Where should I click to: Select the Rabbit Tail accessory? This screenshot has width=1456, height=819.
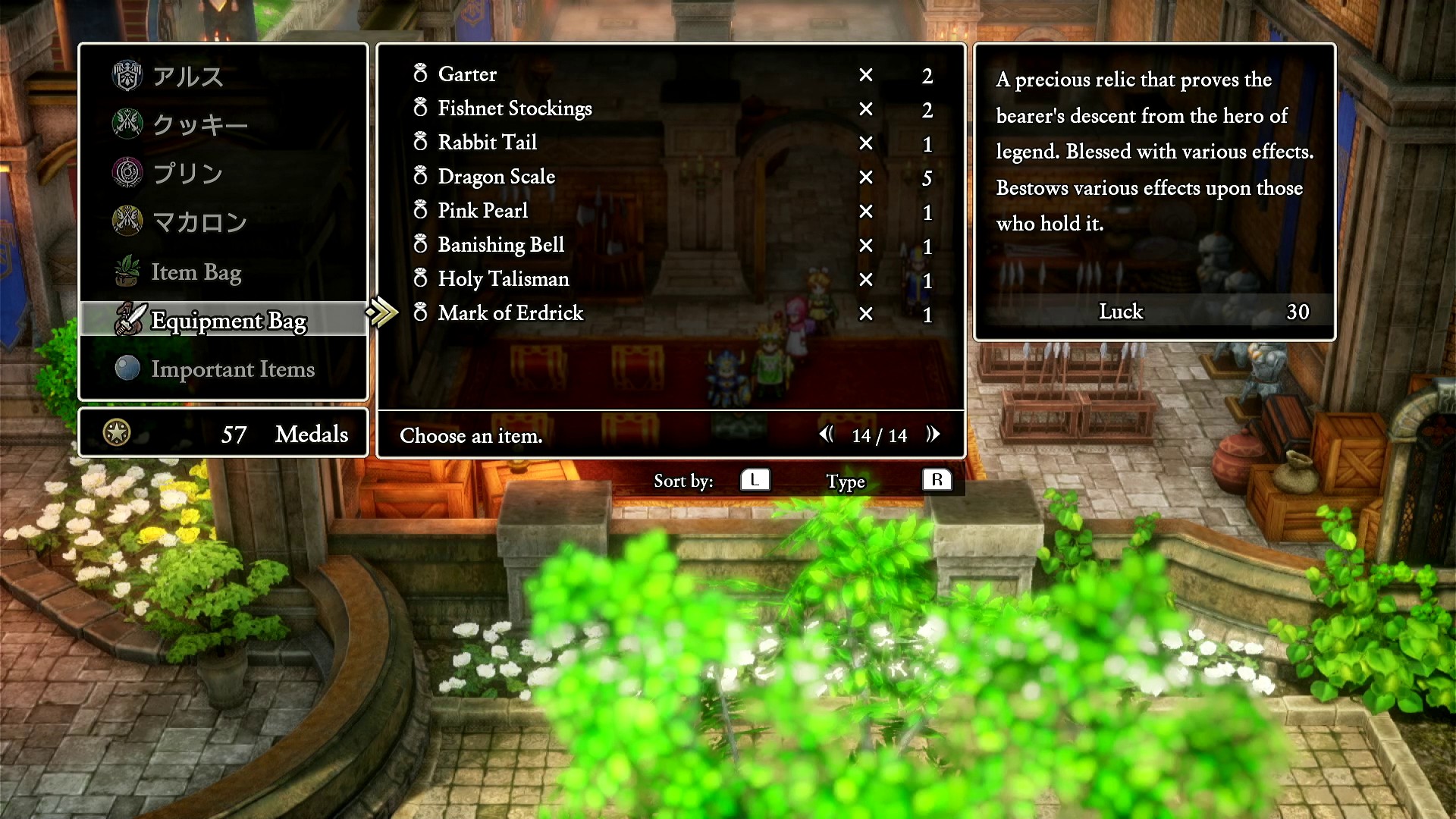tap(487, 143)
